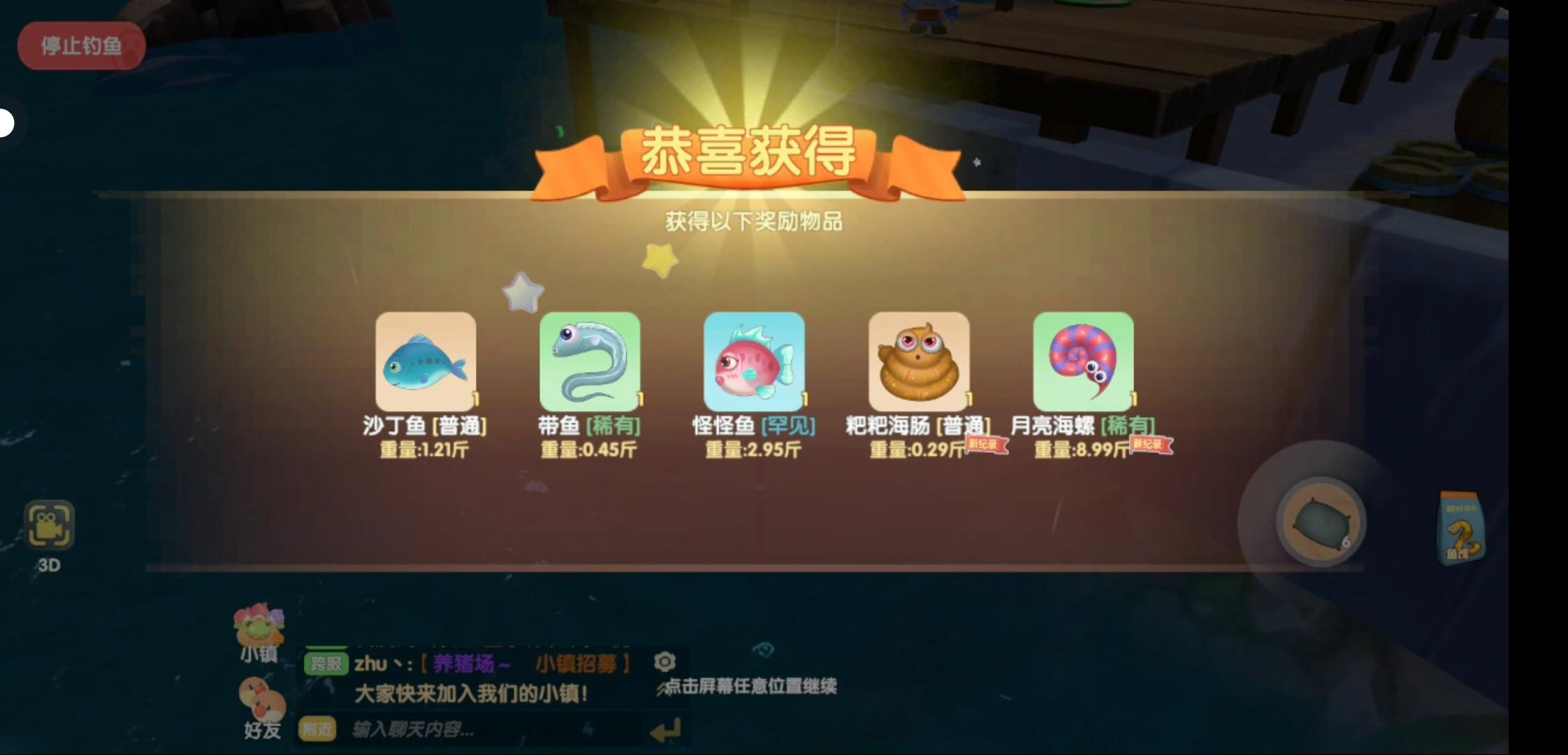This screenshot has width=1568, height=755.
Task: View the 怪怪鱼 reward thumbnail
Action: pos(755,362)
